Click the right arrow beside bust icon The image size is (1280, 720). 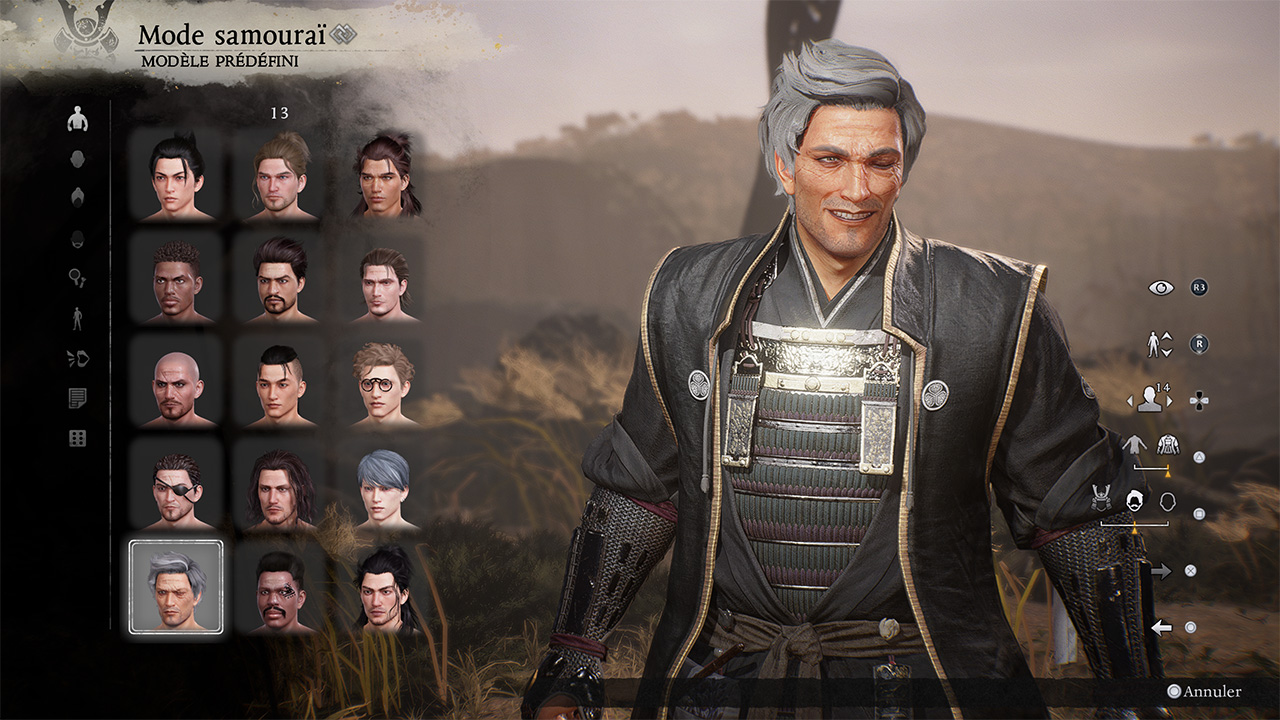[1169, 400]
